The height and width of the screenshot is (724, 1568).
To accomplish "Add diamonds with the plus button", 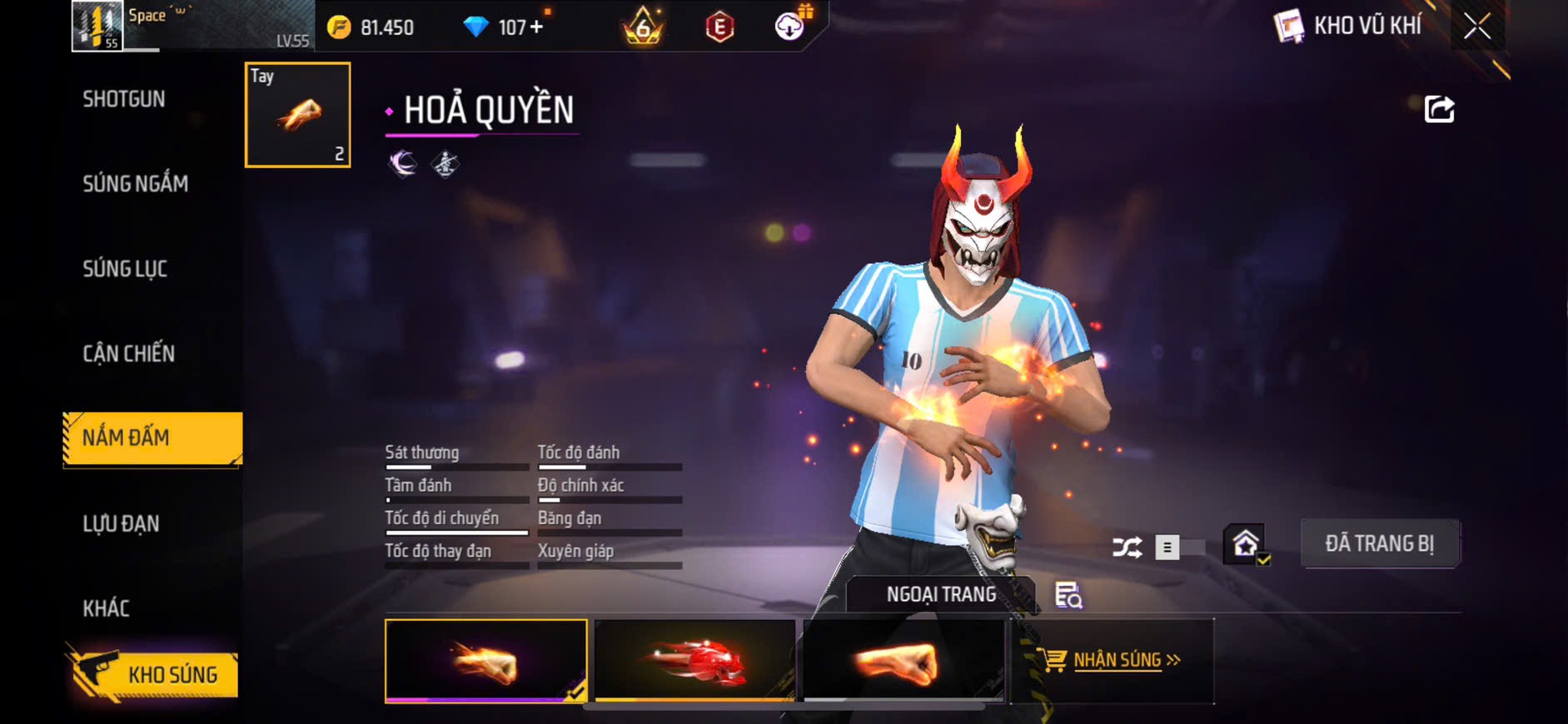I will point(536,27).
